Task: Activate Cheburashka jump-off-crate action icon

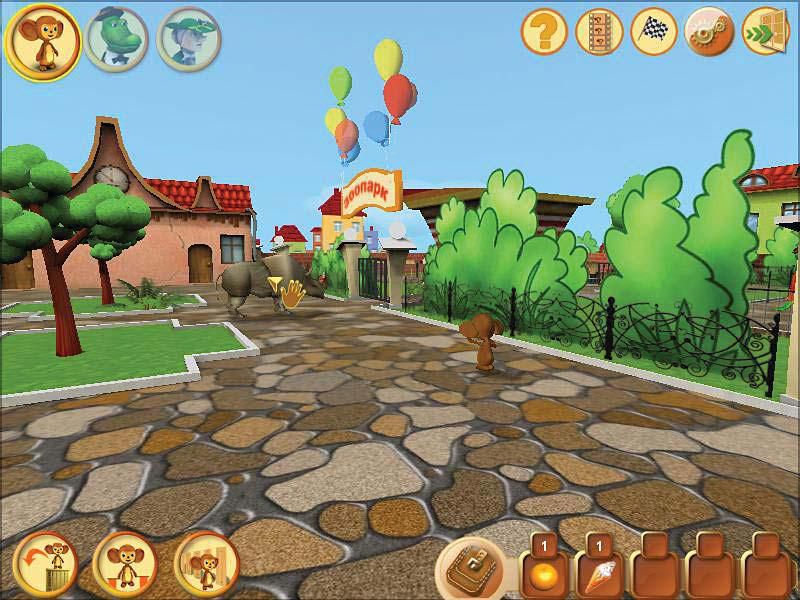Action: point(46,565)
